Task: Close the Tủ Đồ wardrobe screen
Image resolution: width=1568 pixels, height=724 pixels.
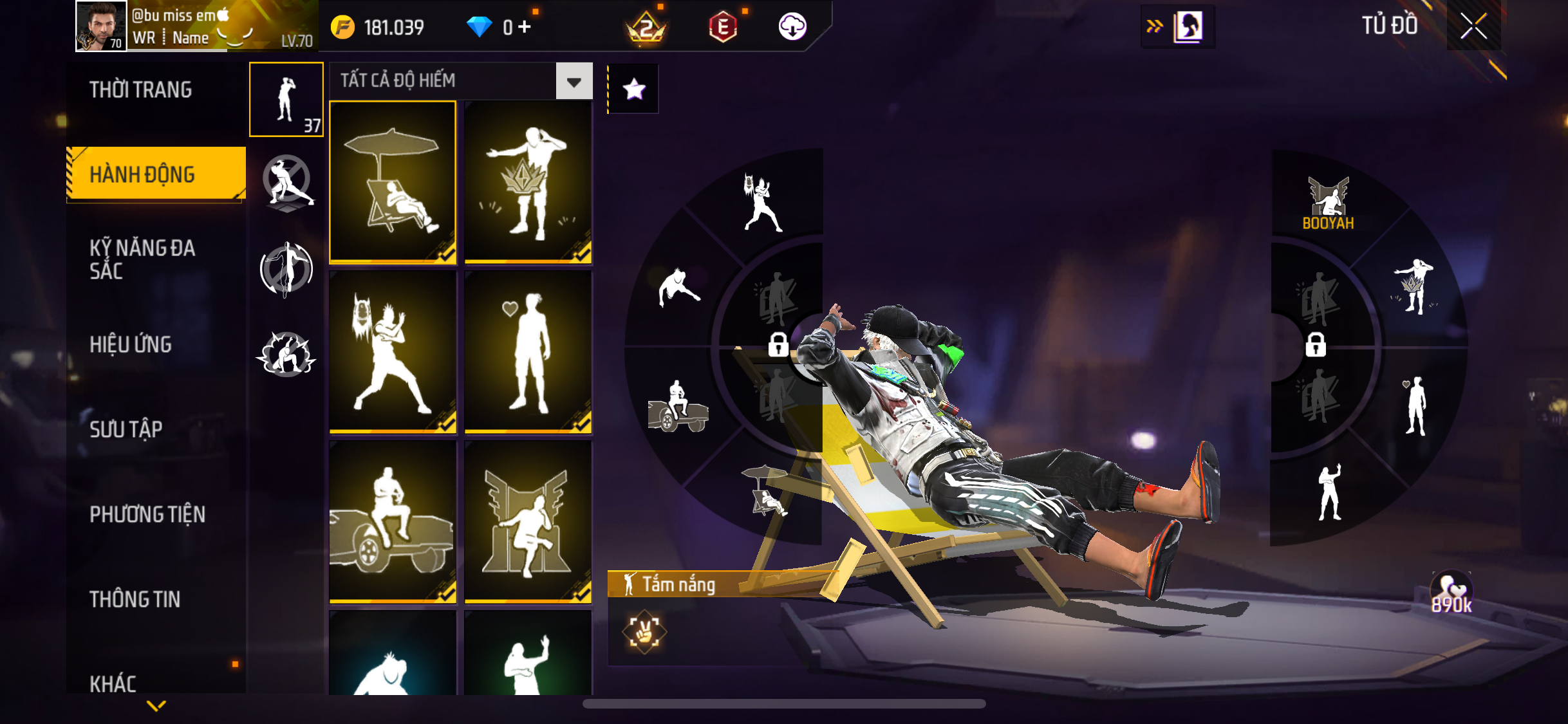Action: point(1473,26)
